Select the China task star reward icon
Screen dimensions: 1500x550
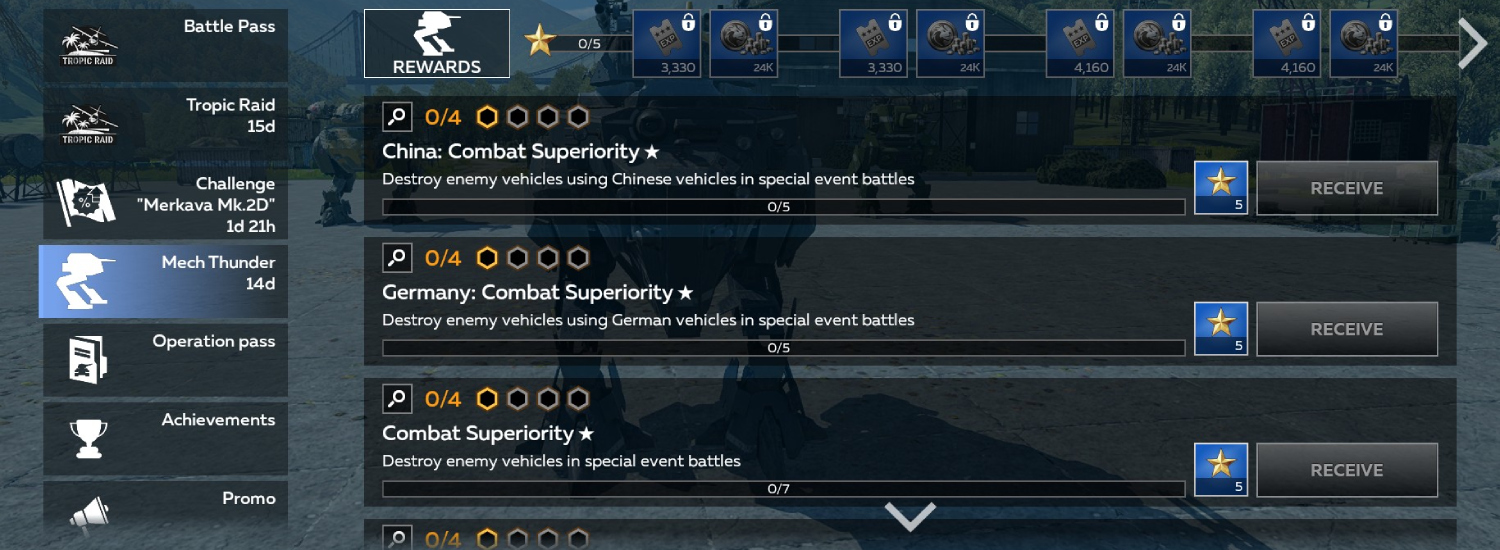[1221, 187]
